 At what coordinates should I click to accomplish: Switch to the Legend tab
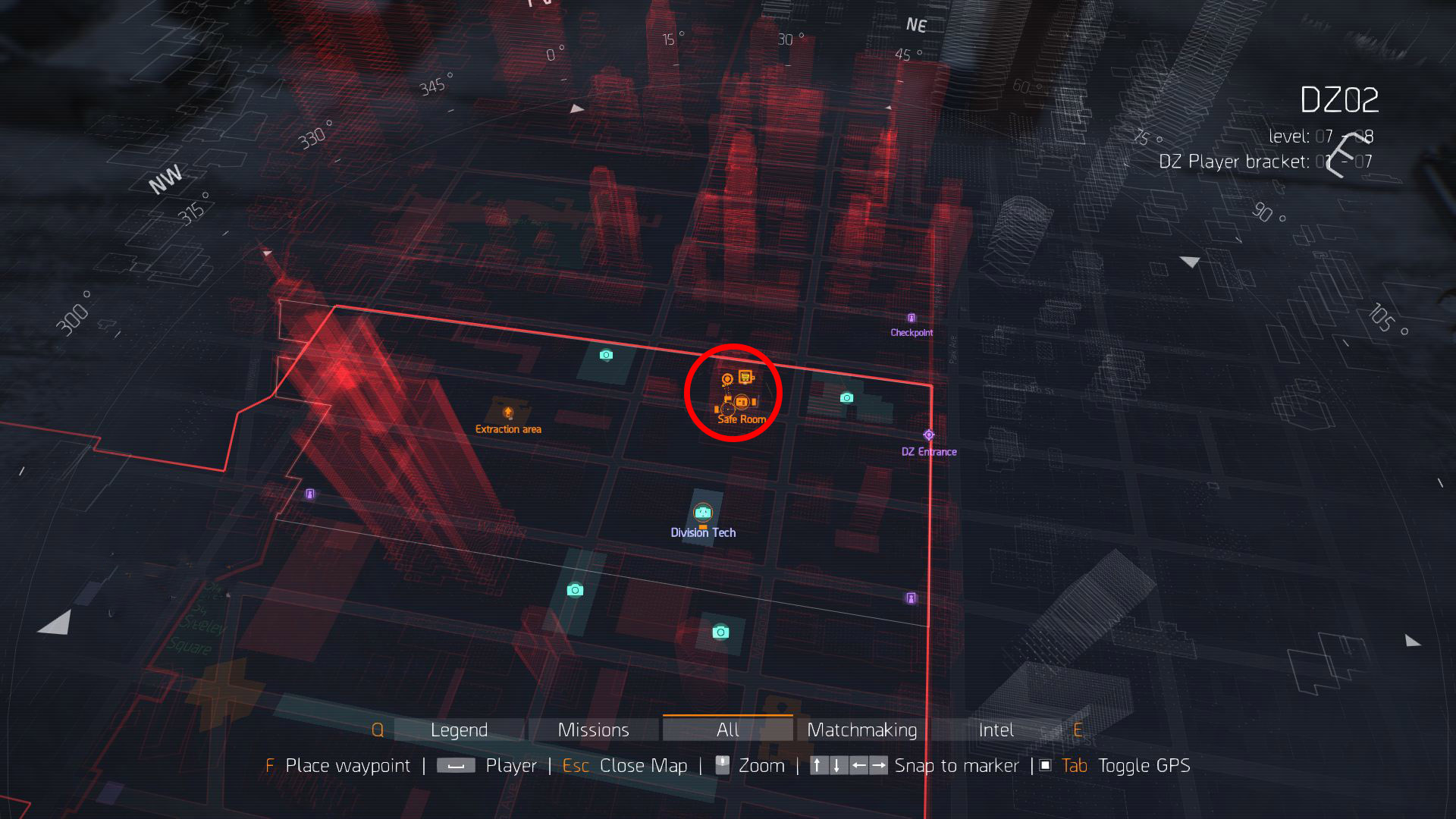459,730
